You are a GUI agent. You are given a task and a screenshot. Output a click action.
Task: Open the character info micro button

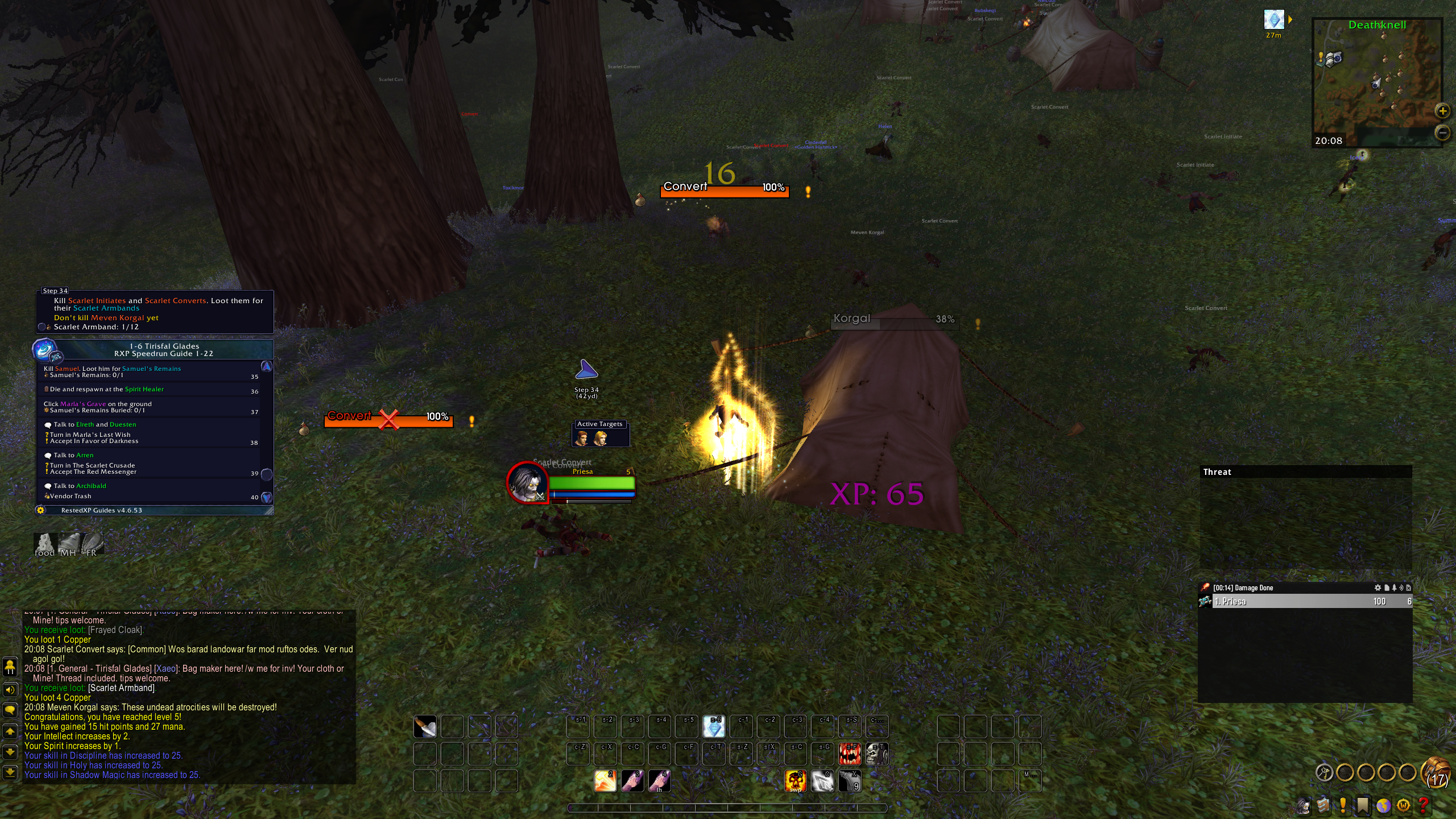[1304, 805]
